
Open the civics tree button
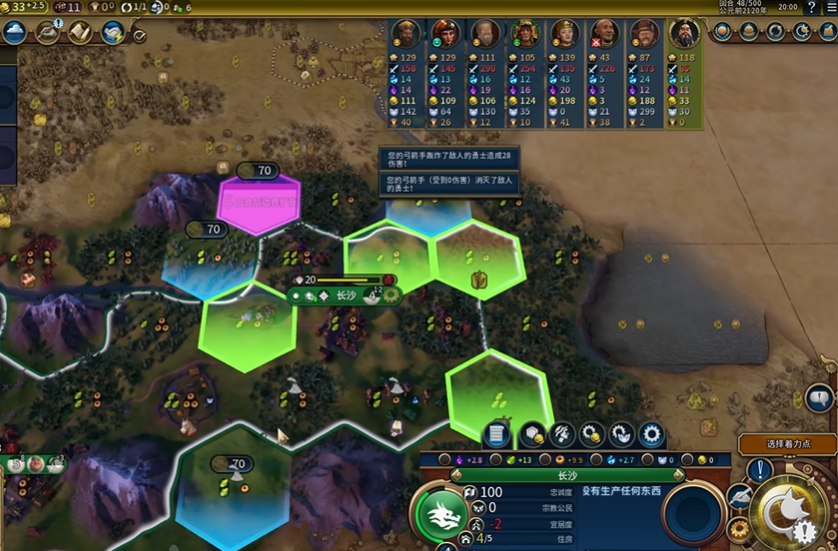coord(47,32)
